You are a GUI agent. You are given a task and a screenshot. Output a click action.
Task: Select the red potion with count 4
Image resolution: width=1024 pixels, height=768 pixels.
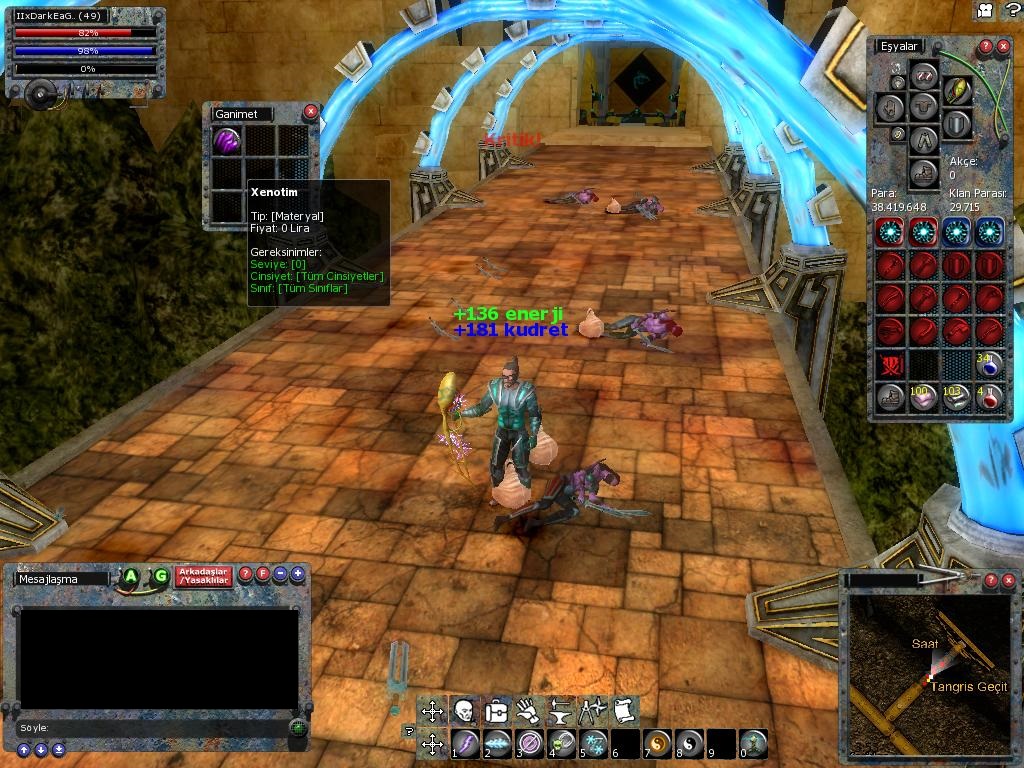(x=988, y=398)
